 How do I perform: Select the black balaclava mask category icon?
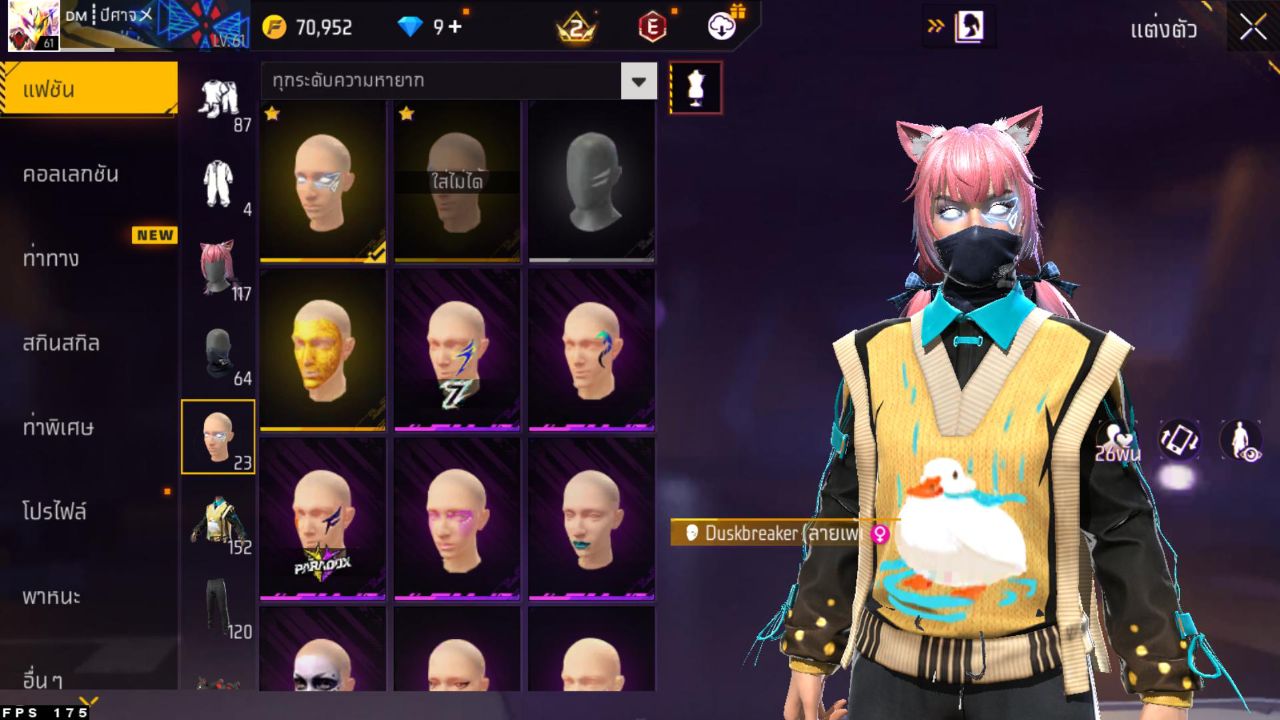(219, 352)
